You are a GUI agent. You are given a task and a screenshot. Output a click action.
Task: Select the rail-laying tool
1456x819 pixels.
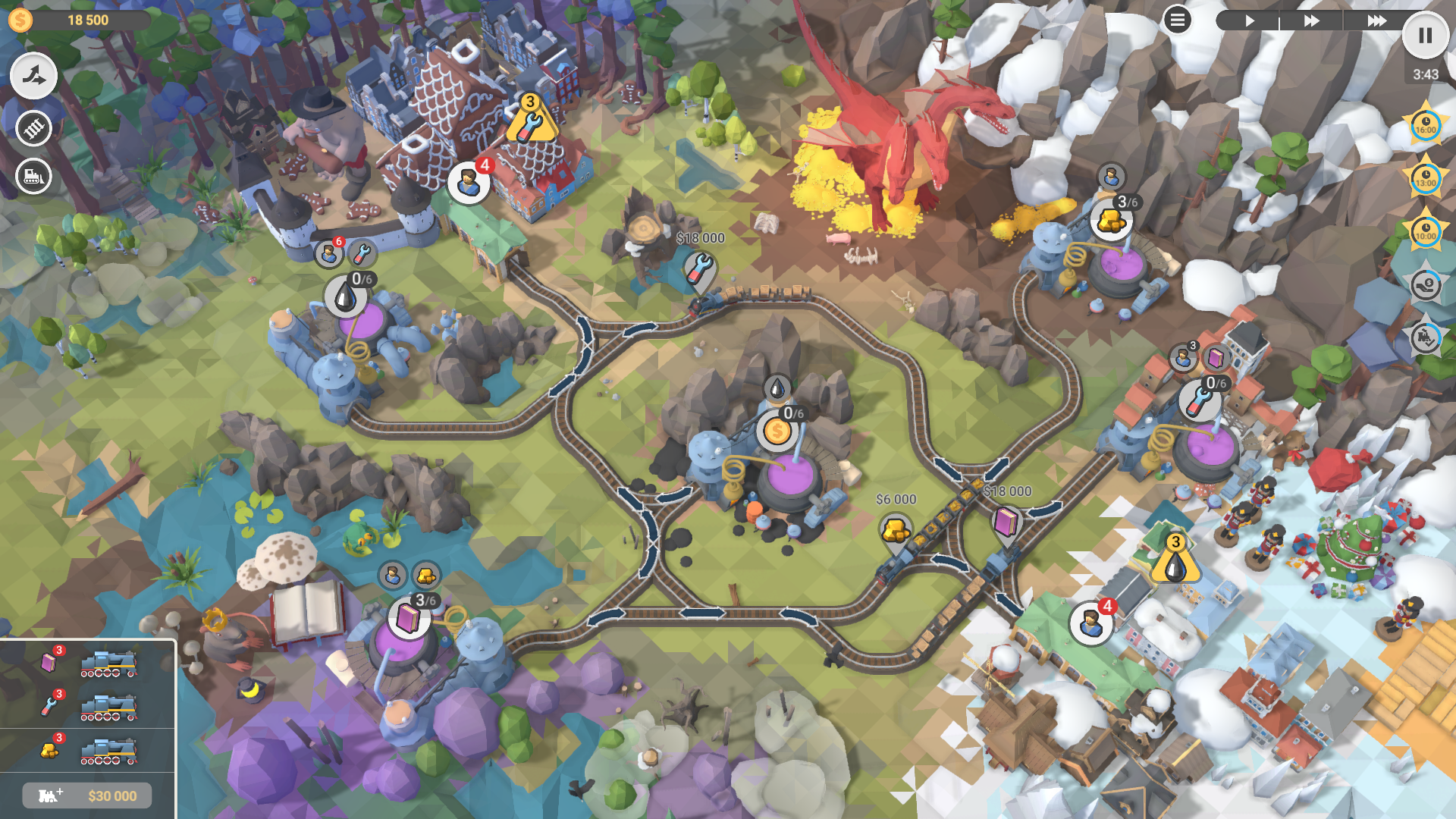point(34,128)
